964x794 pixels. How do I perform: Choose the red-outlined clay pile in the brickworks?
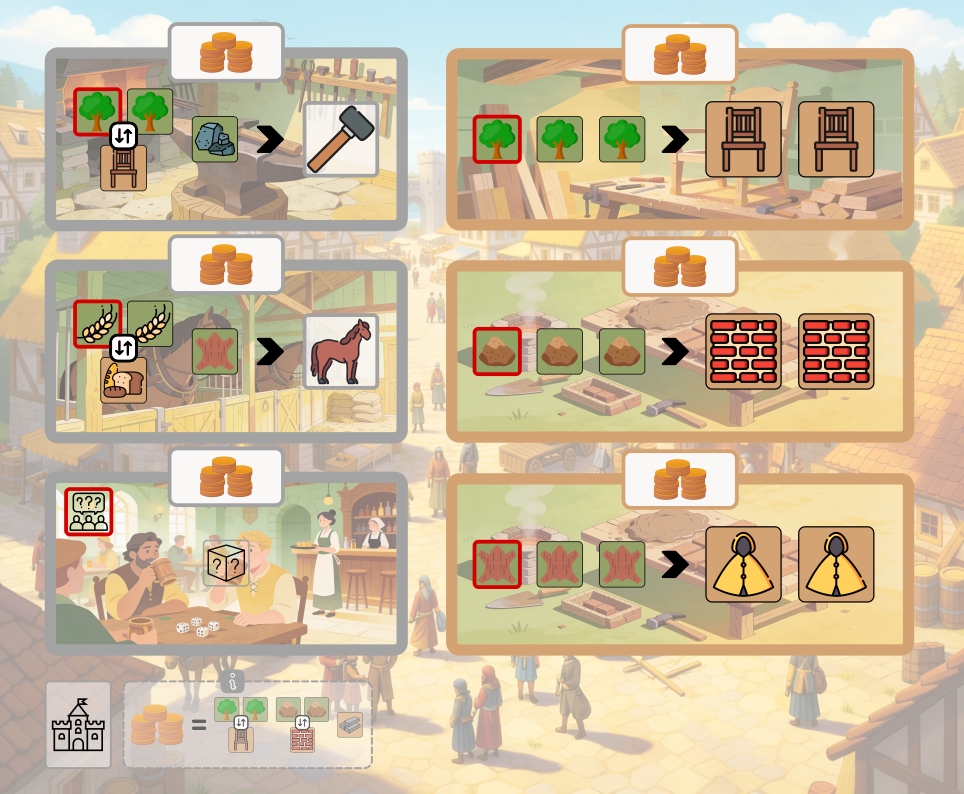click(497, 351)
